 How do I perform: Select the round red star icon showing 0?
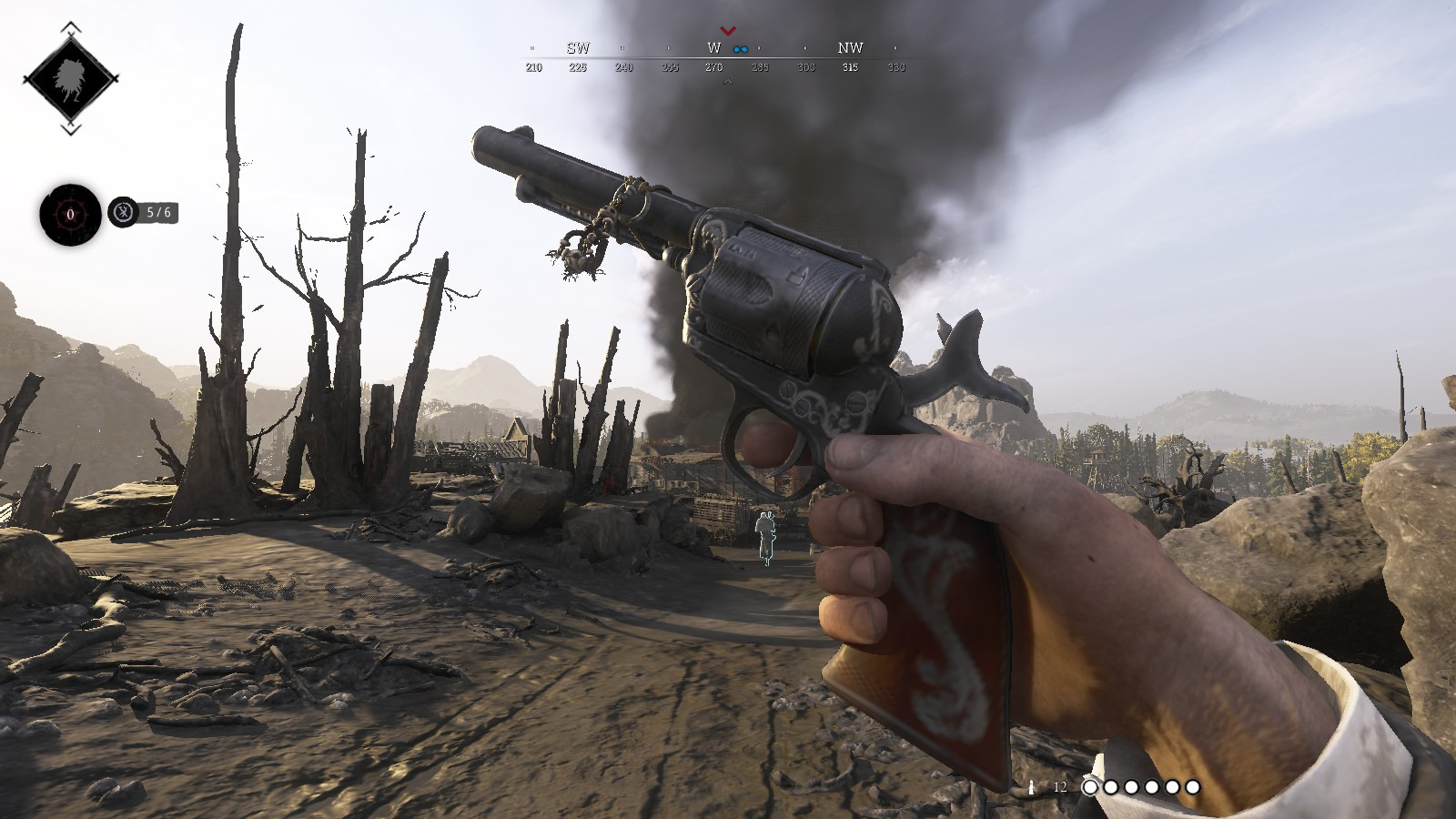click(70, 215)
